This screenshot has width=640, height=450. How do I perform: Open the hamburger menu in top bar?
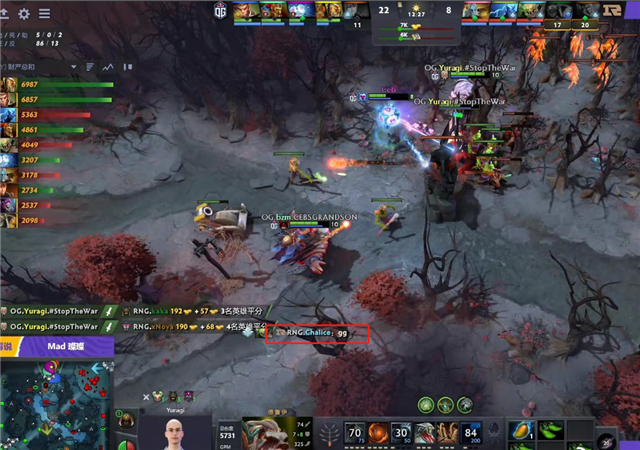(x=45, y=14)
